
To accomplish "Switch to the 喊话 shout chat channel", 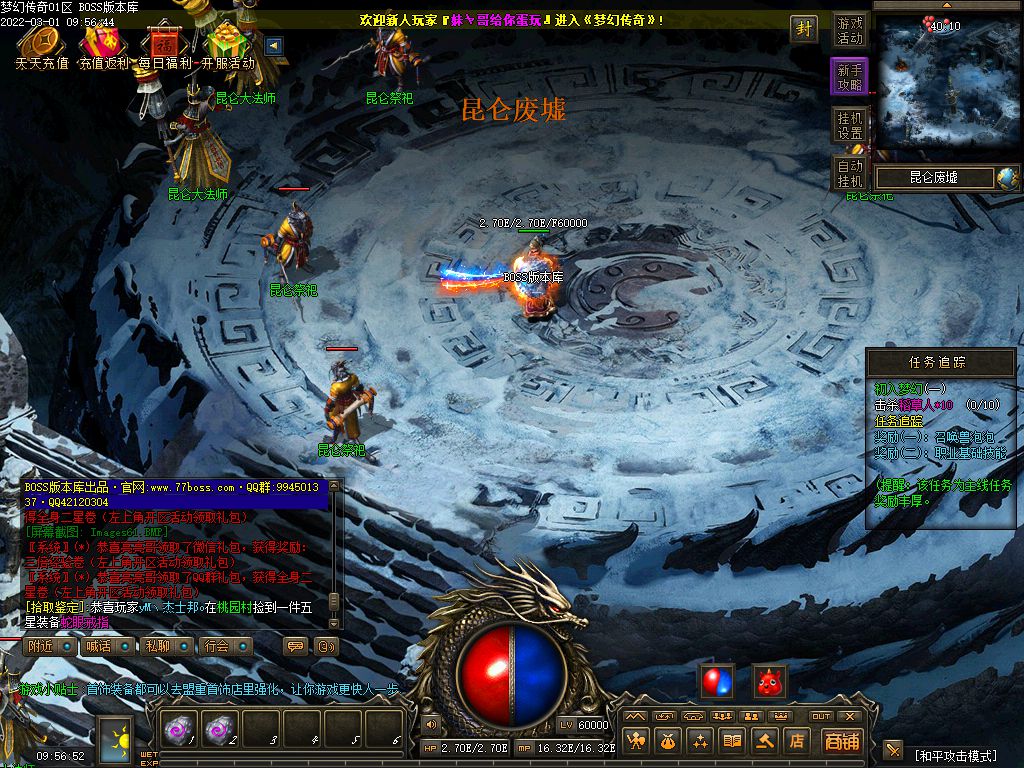I will [99, 646].
